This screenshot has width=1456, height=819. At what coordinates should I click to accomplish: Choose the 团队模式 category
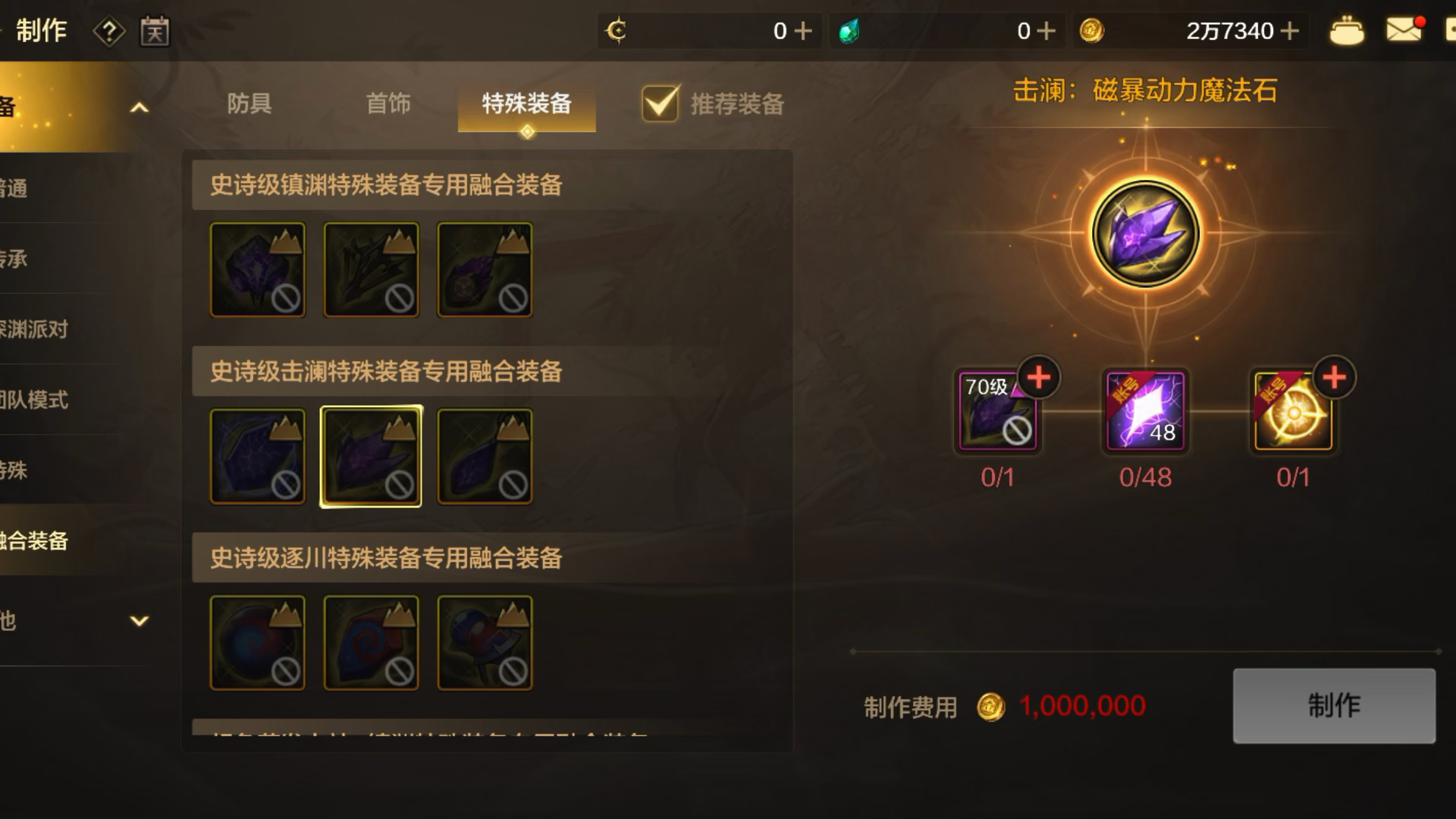(34, 400)
